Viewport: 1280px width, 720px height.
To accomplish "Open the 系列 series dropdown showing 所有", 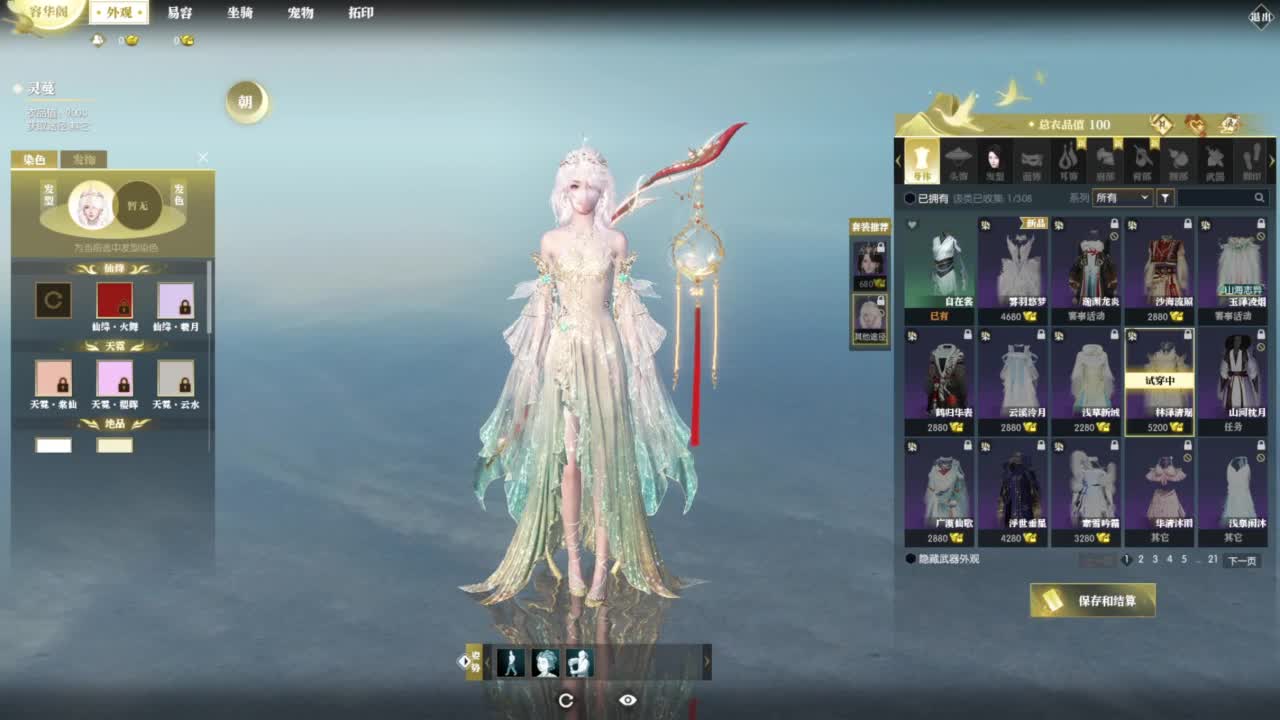I will tap(1122, 198).
